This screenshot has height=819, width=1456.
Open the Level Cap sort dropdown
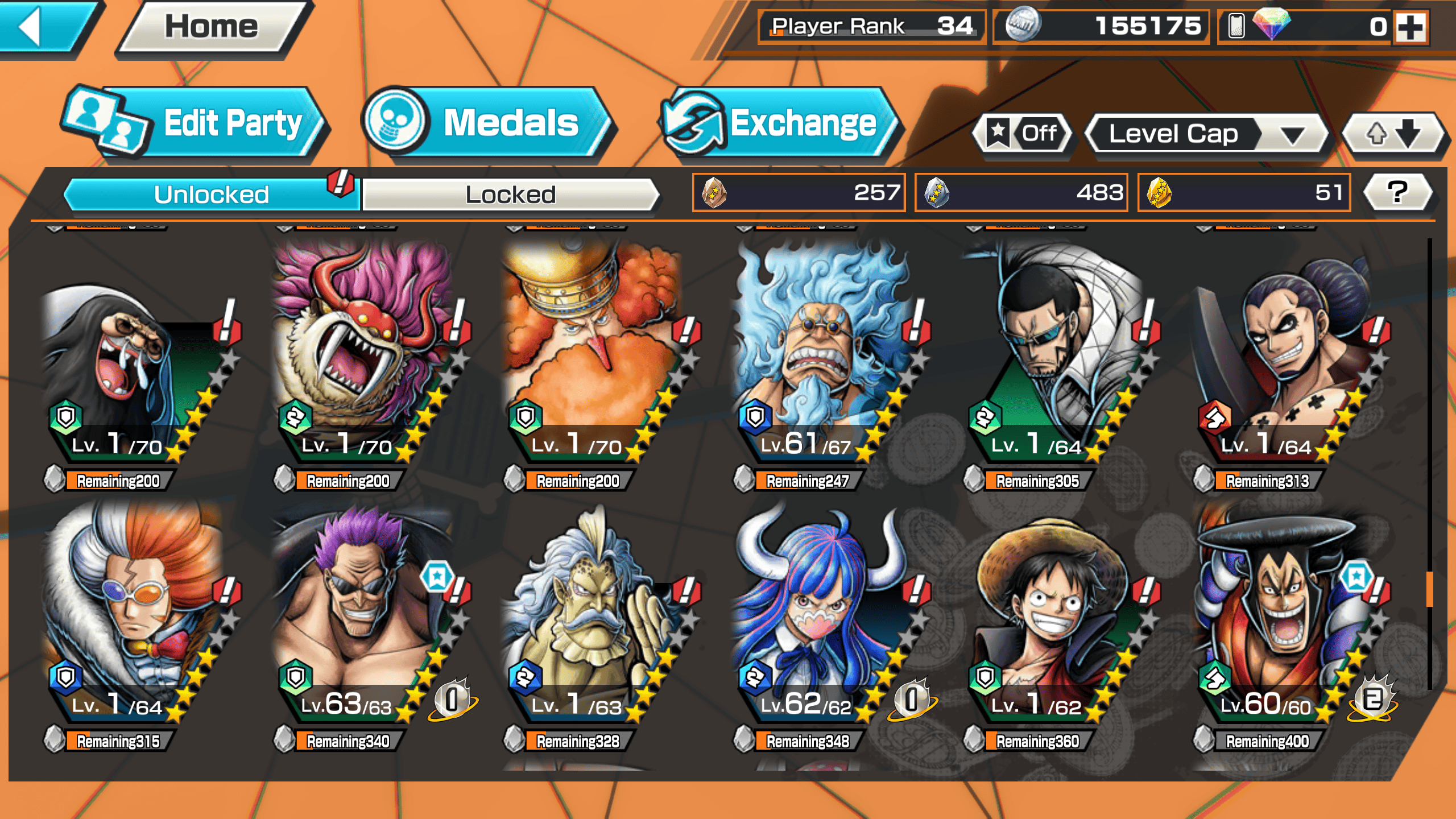tap(1206, 134)
